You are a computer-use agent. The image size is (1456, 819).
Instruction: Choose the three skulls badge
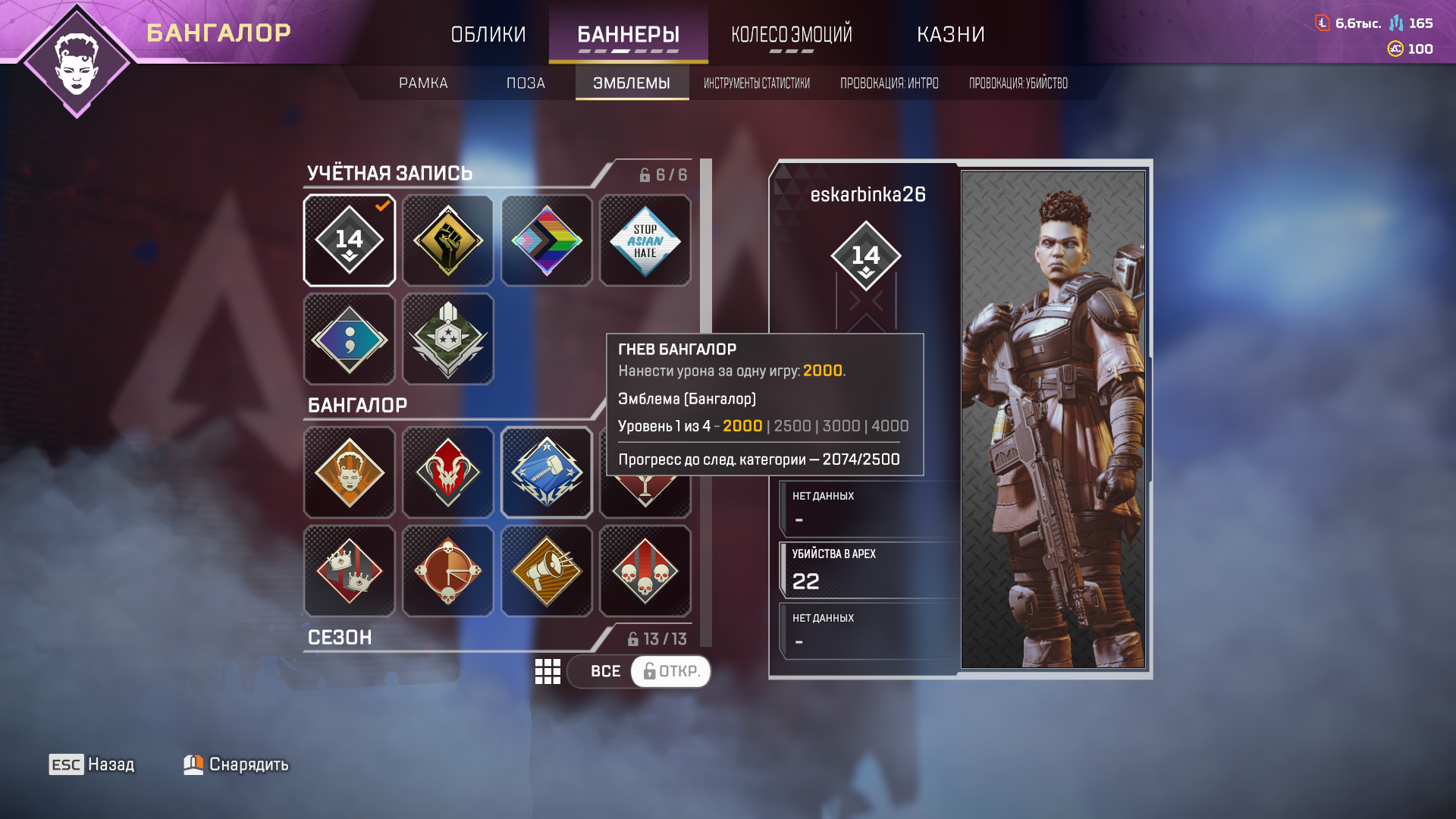(x=645, y=571)
